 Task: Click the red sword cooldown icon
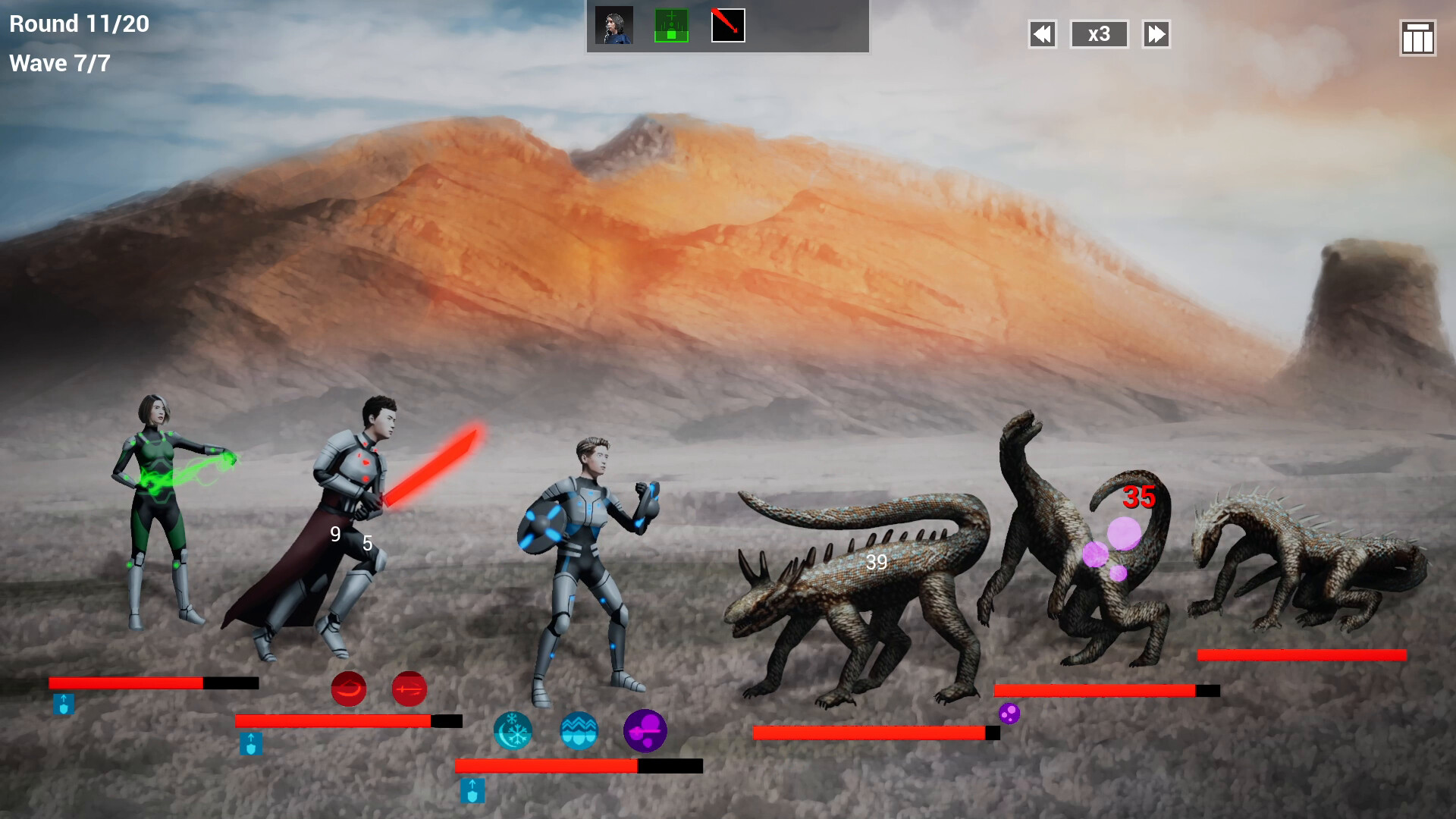point(410,689)
